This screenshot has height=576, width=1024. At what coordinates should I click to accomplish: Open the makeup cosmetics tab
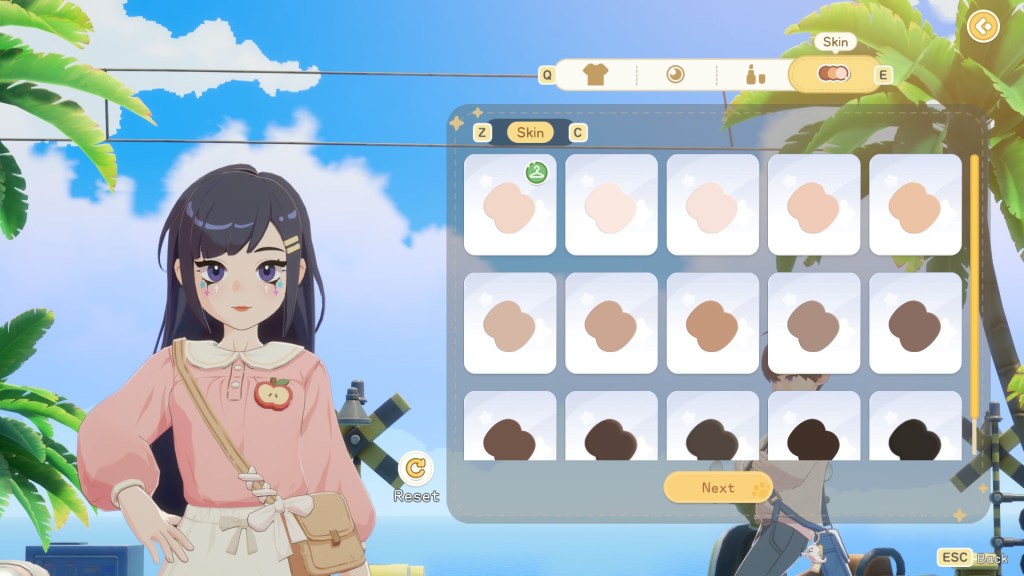tap(755, 74)
